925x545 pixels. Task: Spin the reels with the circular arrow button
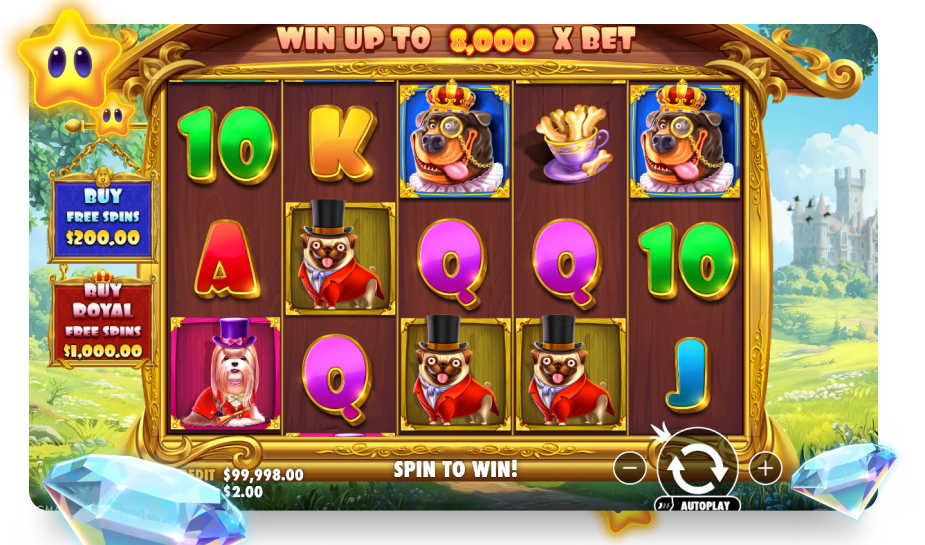tap(697, 467)
